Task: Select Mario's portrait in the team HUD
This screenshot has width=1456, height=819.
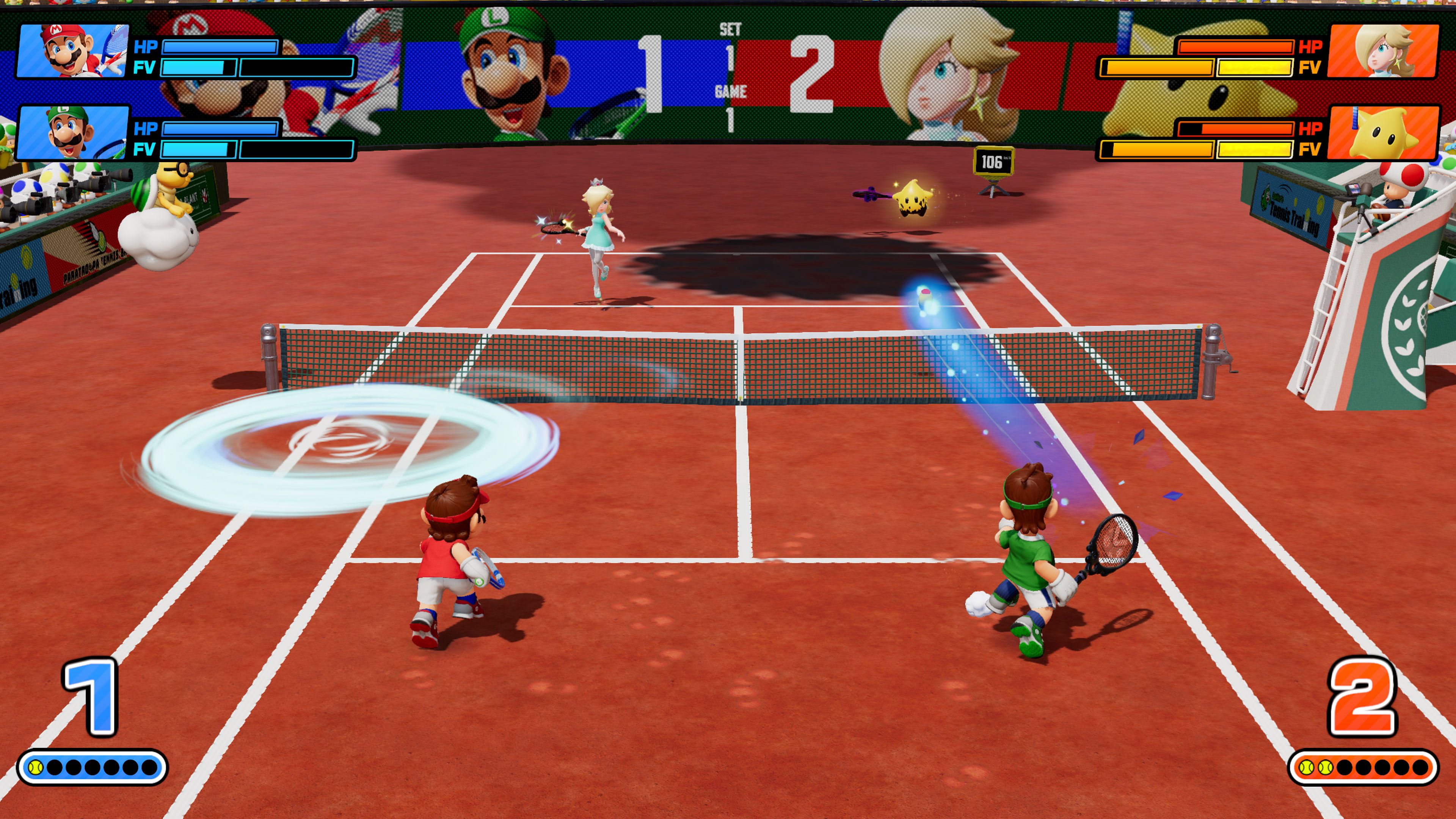Action: coord(72,51)
